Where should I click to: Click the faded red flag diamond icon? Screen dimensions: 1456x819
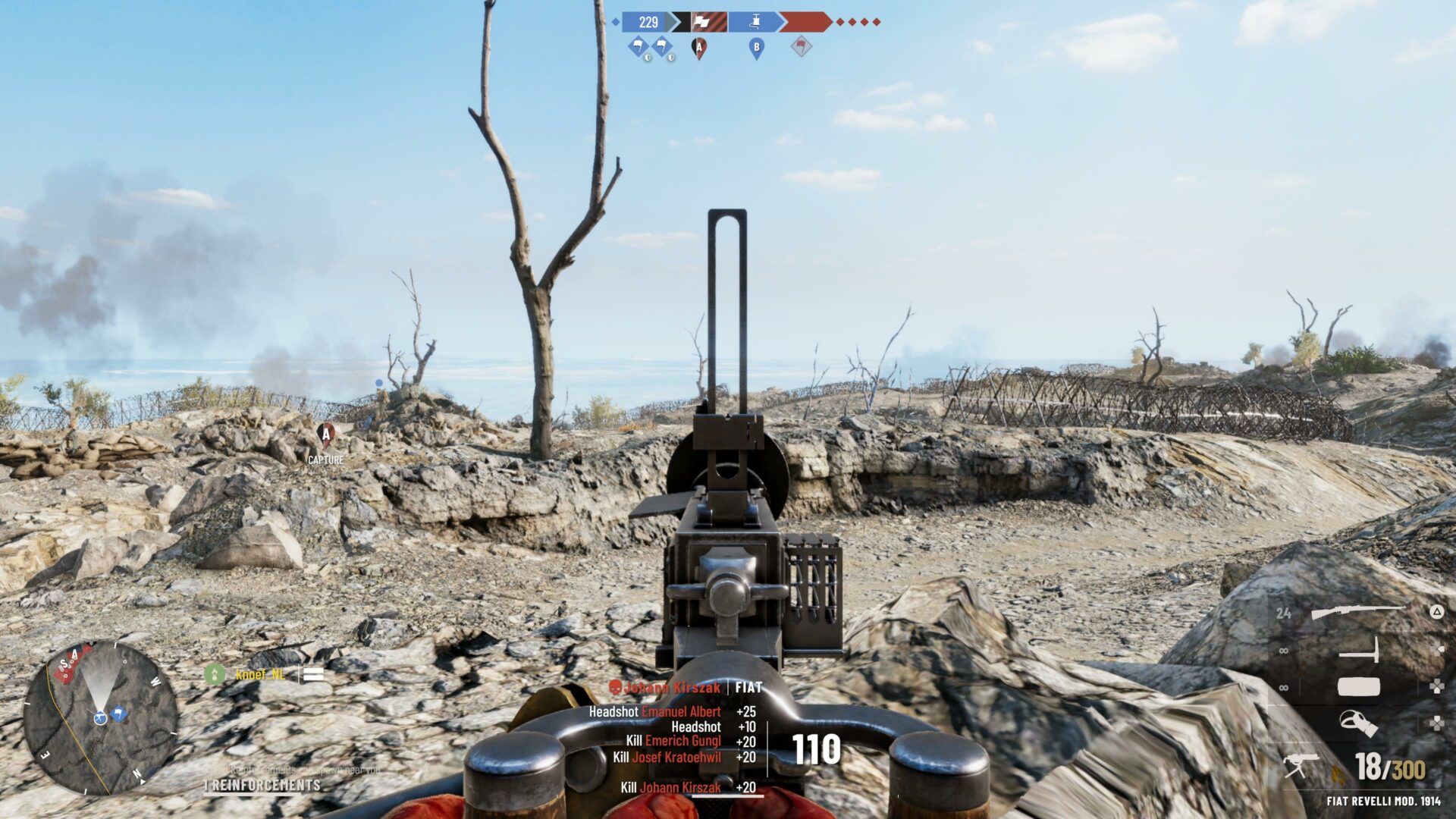tap(801, 48)
